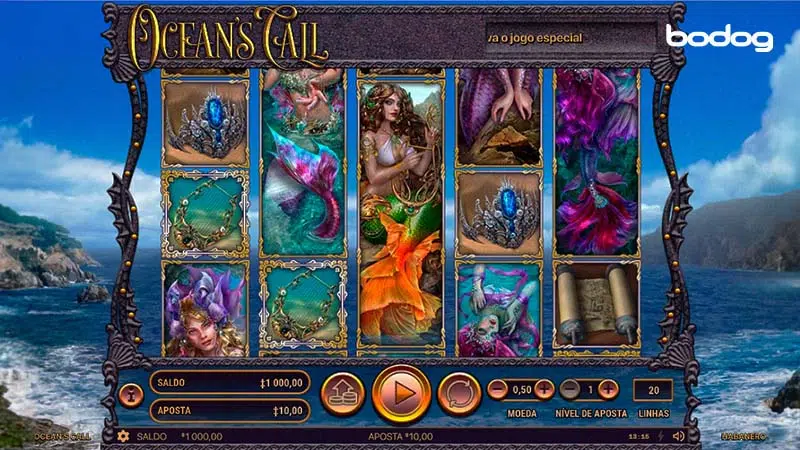Open the info paytable button
The width and height of the screenshot is (800, 450).
[131, 394]
